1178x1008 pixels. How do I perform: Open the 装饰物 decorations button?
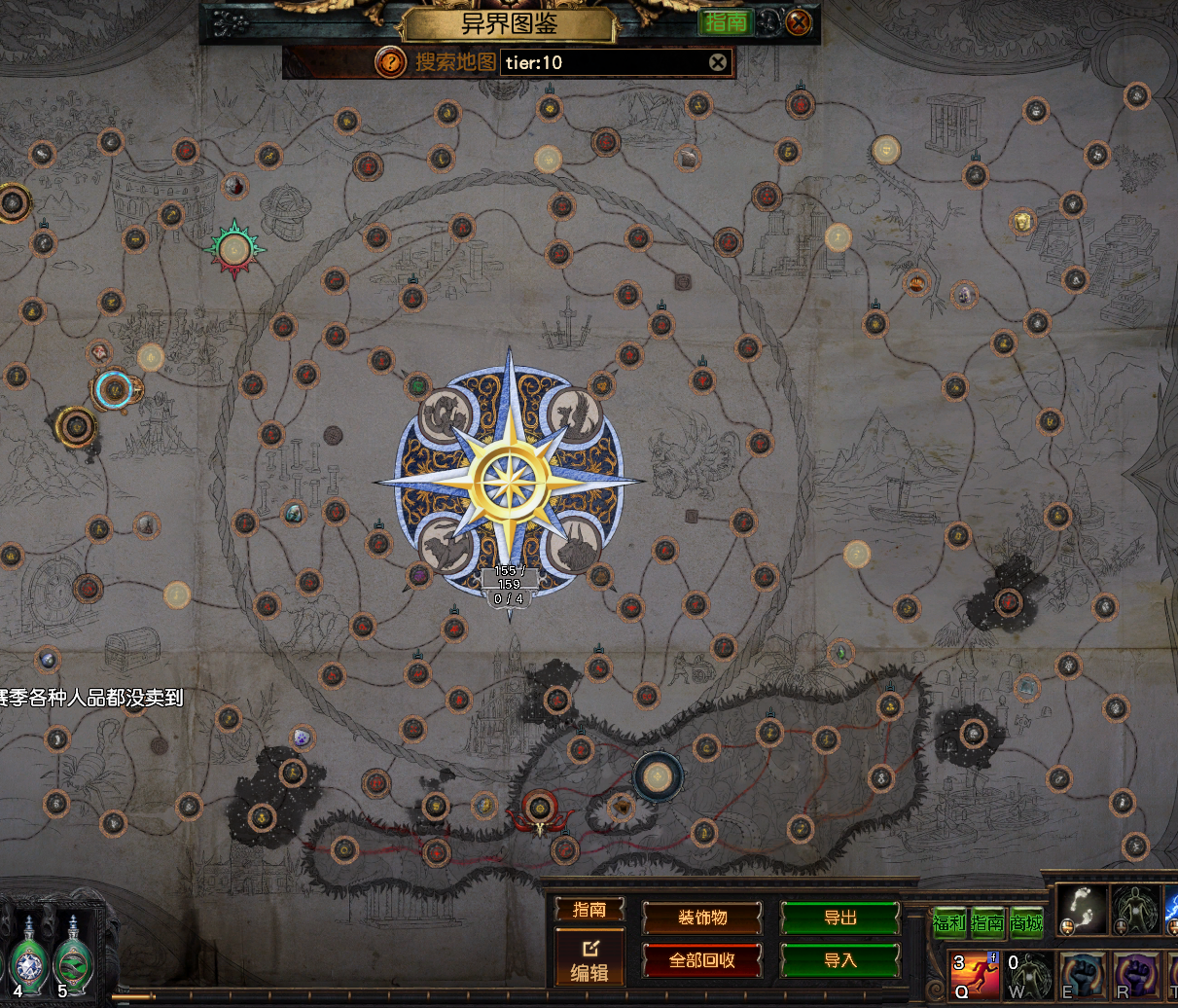pyautogui.click(x=702, y=918)
